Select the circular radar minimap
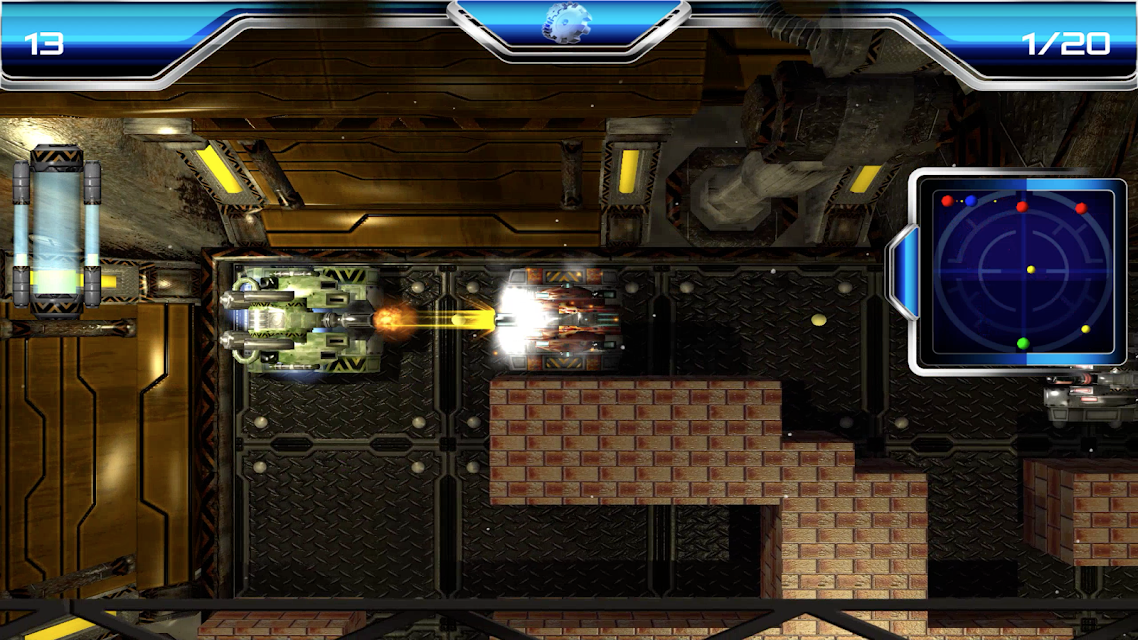1138x640 pixels. point(1021,271)
